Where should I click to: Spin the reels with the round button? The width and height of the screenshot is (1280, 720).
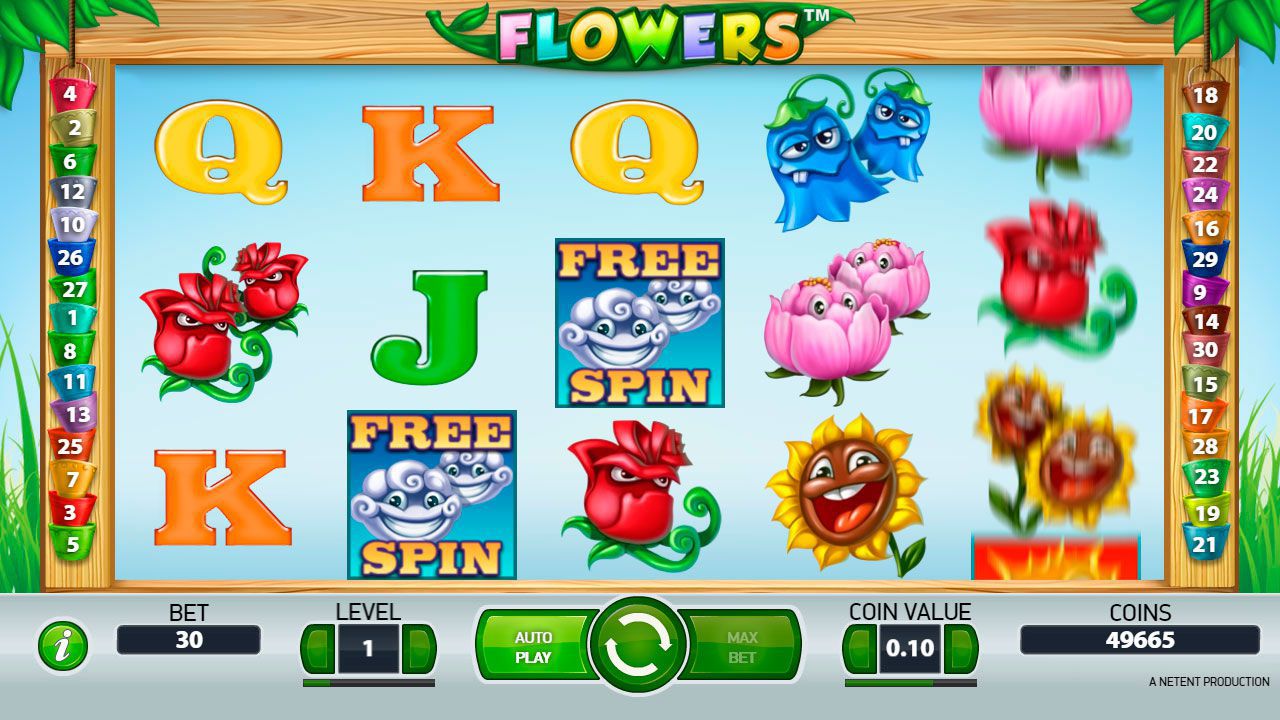pyautogui.click(x=638, y=647)
